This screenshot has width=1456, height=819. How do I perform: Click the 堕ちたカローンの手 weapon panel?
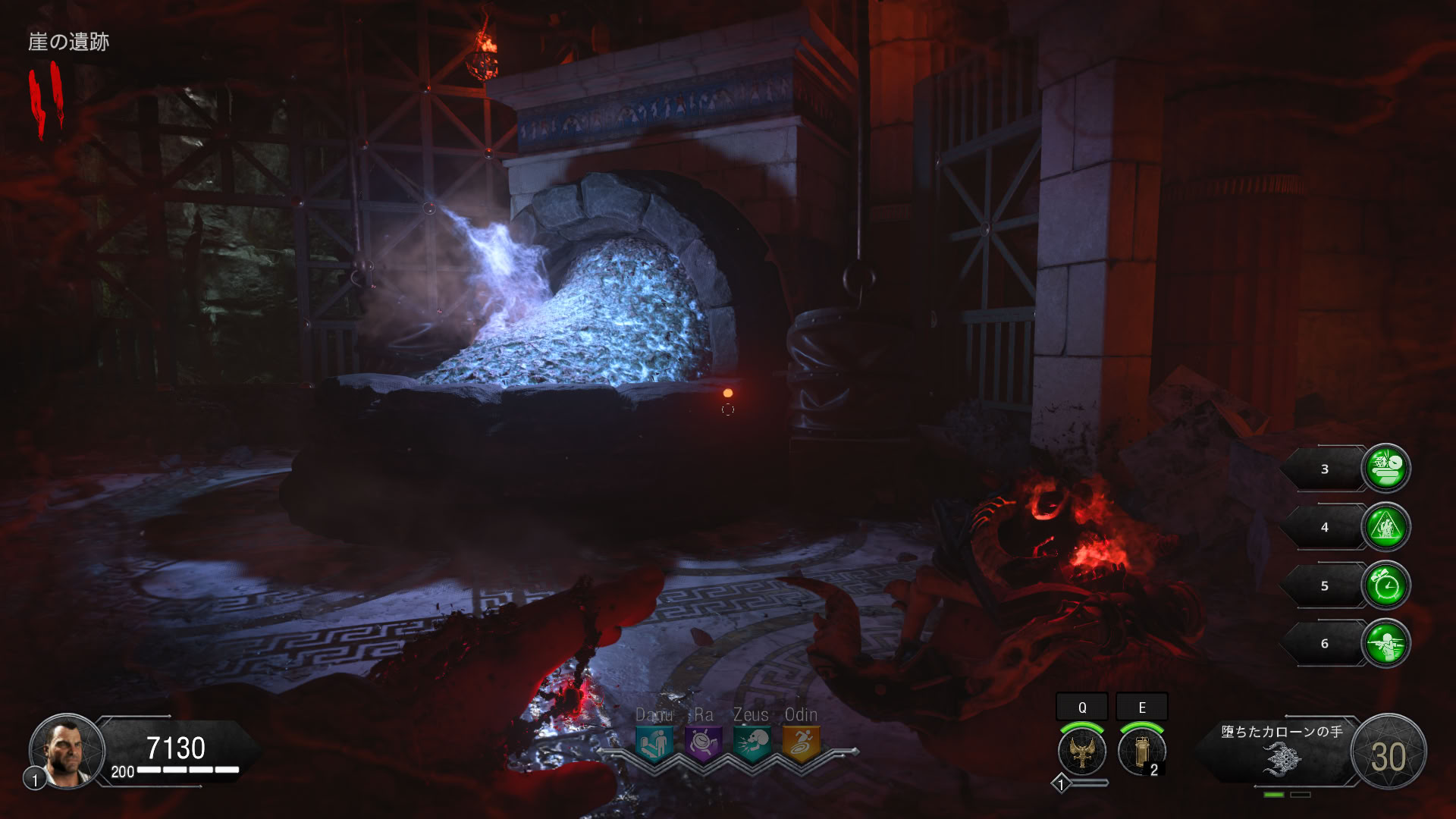pos(1282,752)
